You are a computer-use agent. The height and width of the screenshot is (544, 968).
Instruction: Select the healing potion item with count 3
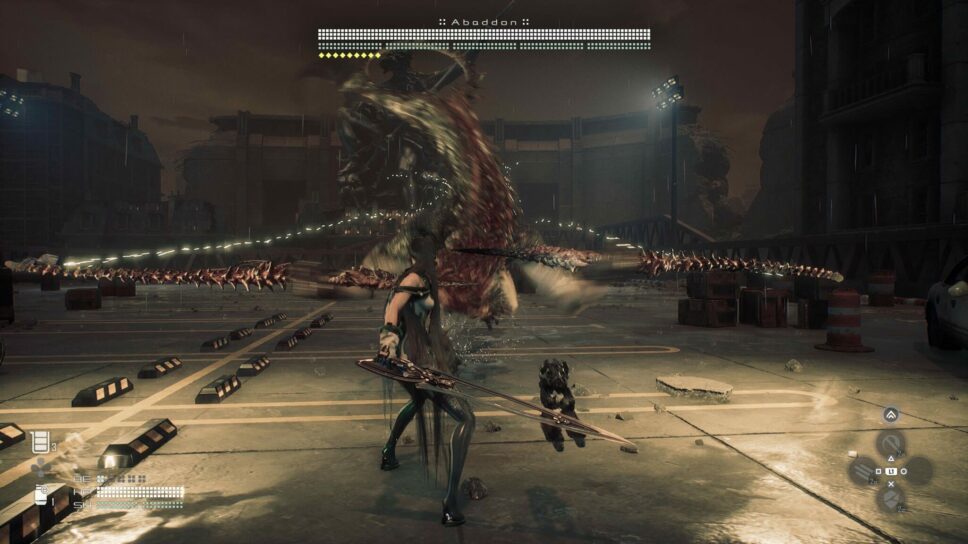pyautogui.click(x=40, y=441)
